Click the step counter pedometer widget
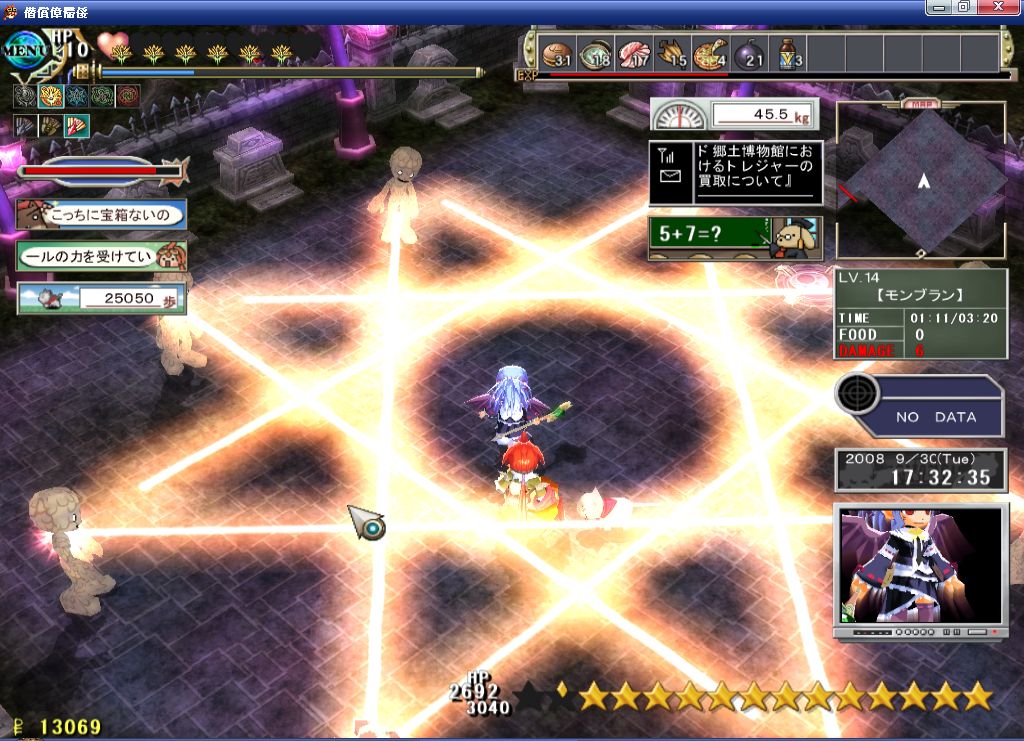The image size is (1024, 741). pos(101,298)
